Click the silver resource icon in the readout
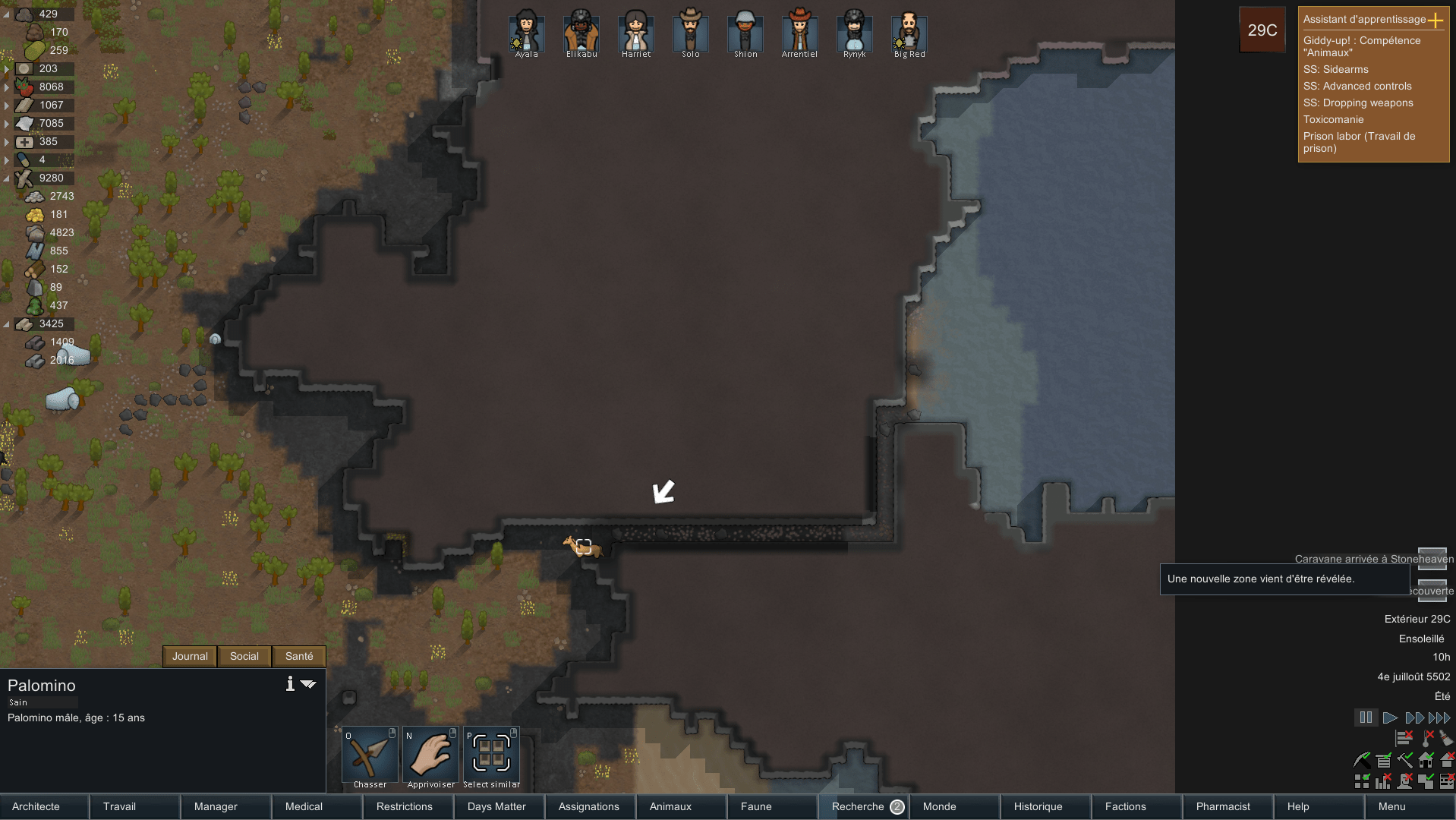Viewport: 1456px width, 820px height. 24,68
